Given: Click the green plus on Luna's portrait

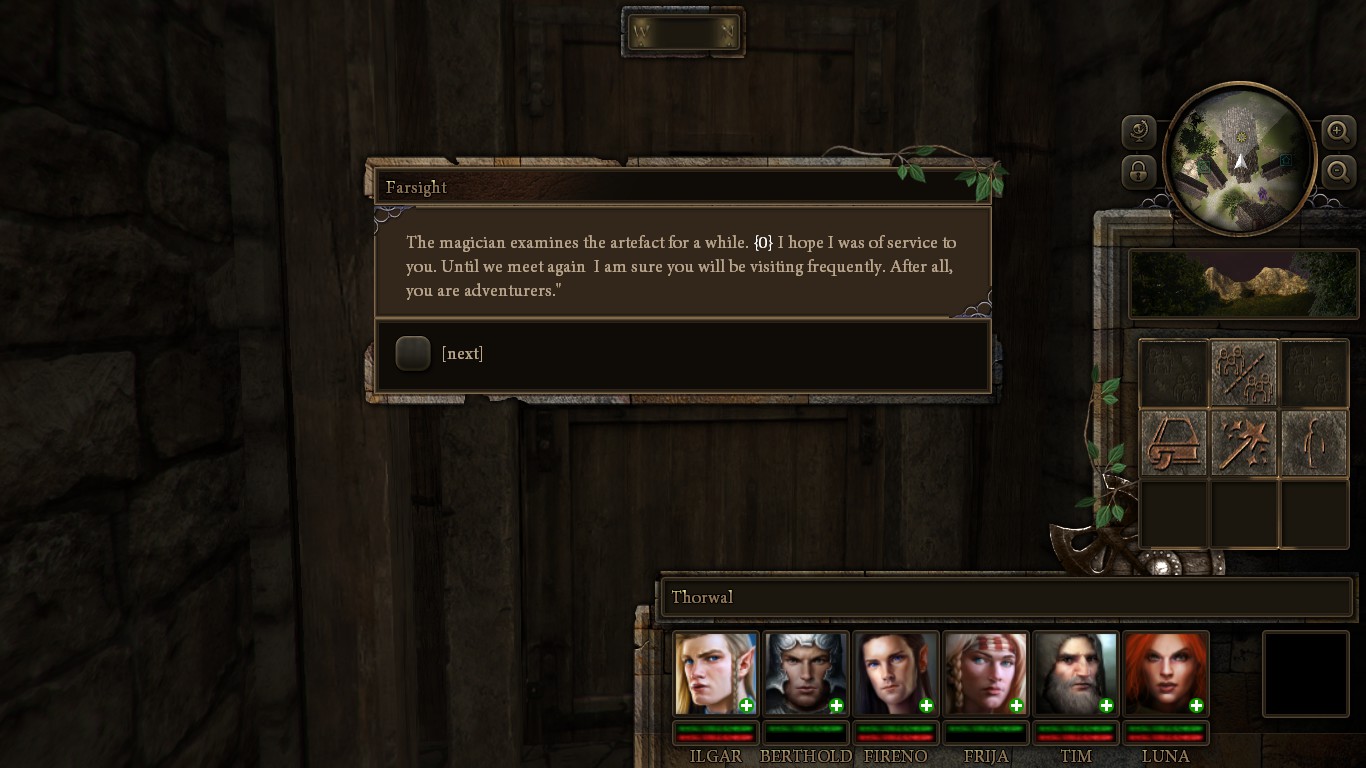Looking at the screenshot, I should [x=1196, y=706].
